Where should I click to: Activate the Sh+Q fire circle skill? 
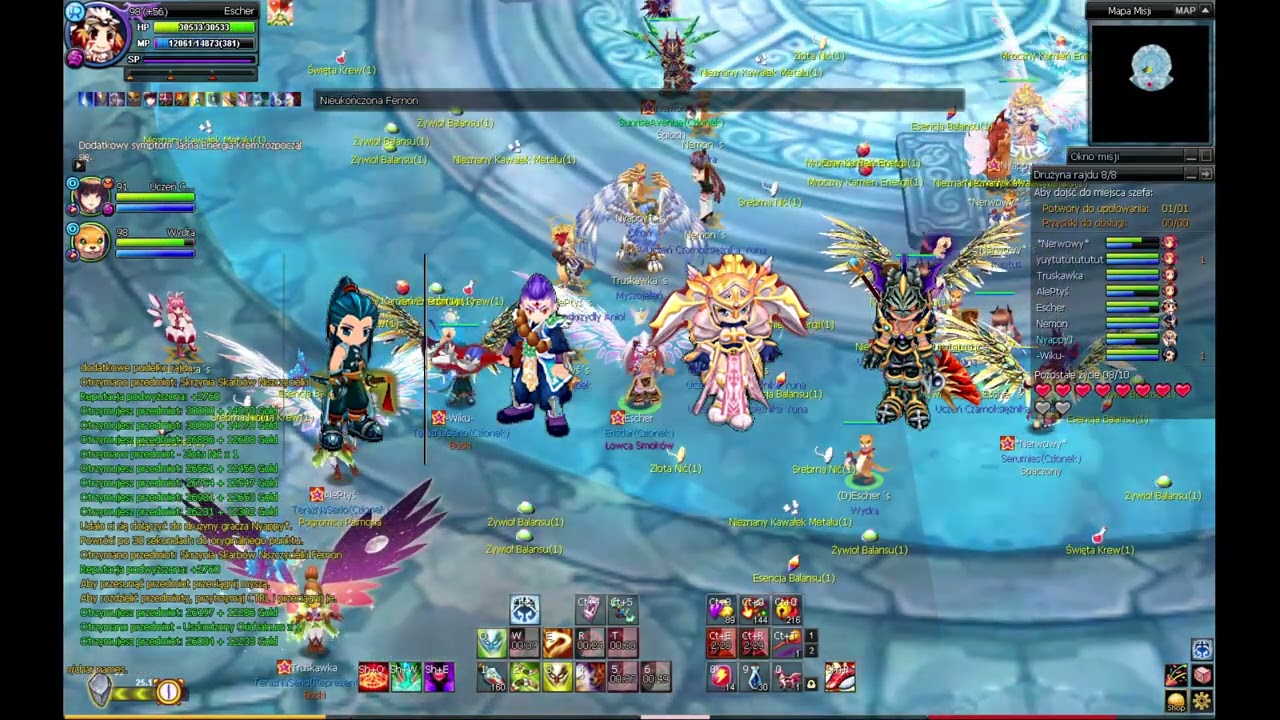[x=372, y=678]
